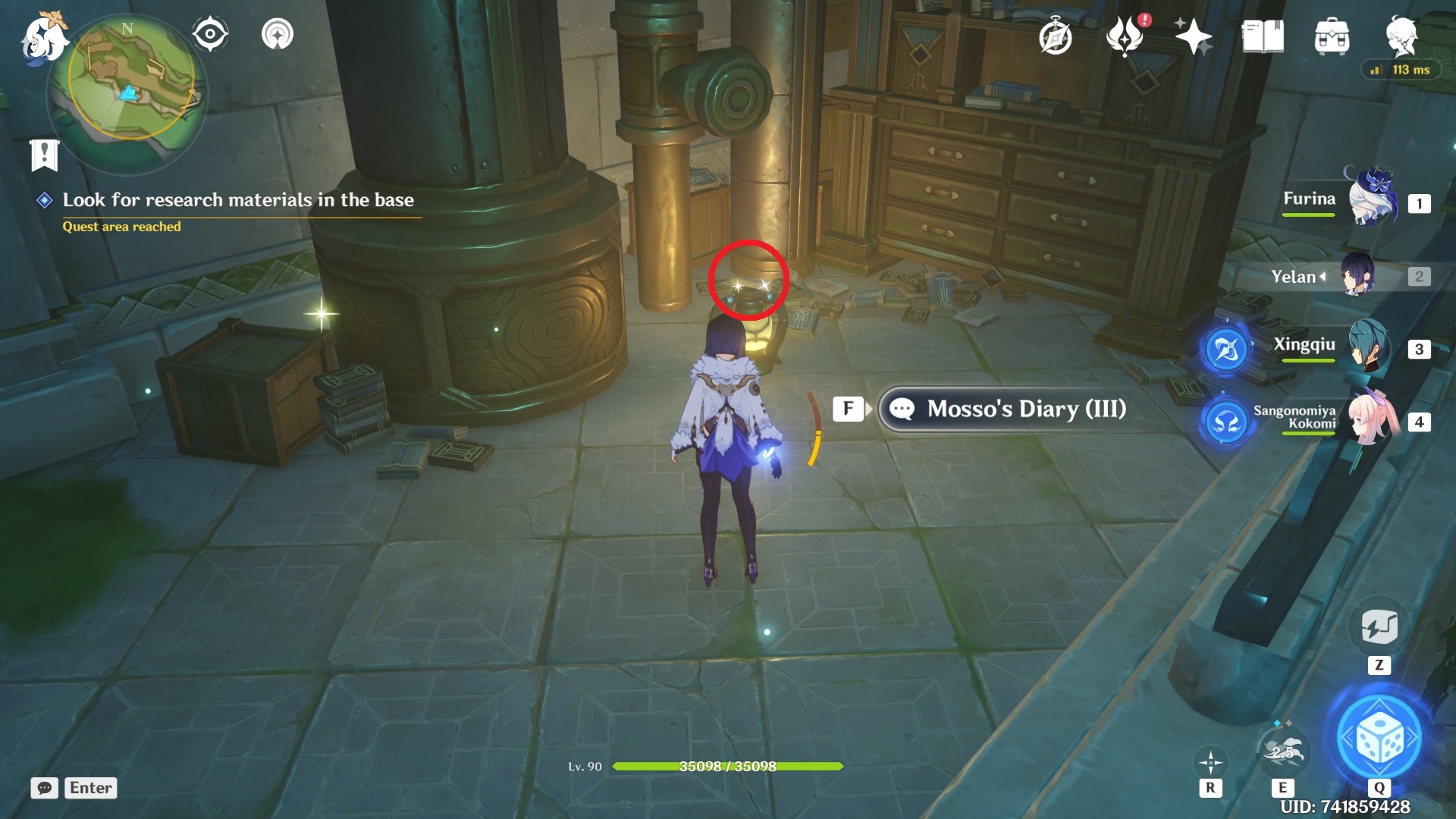Viewport: 1456px width, 819px height.
Task: Click the Enter chat button
Action: [90, 788]
